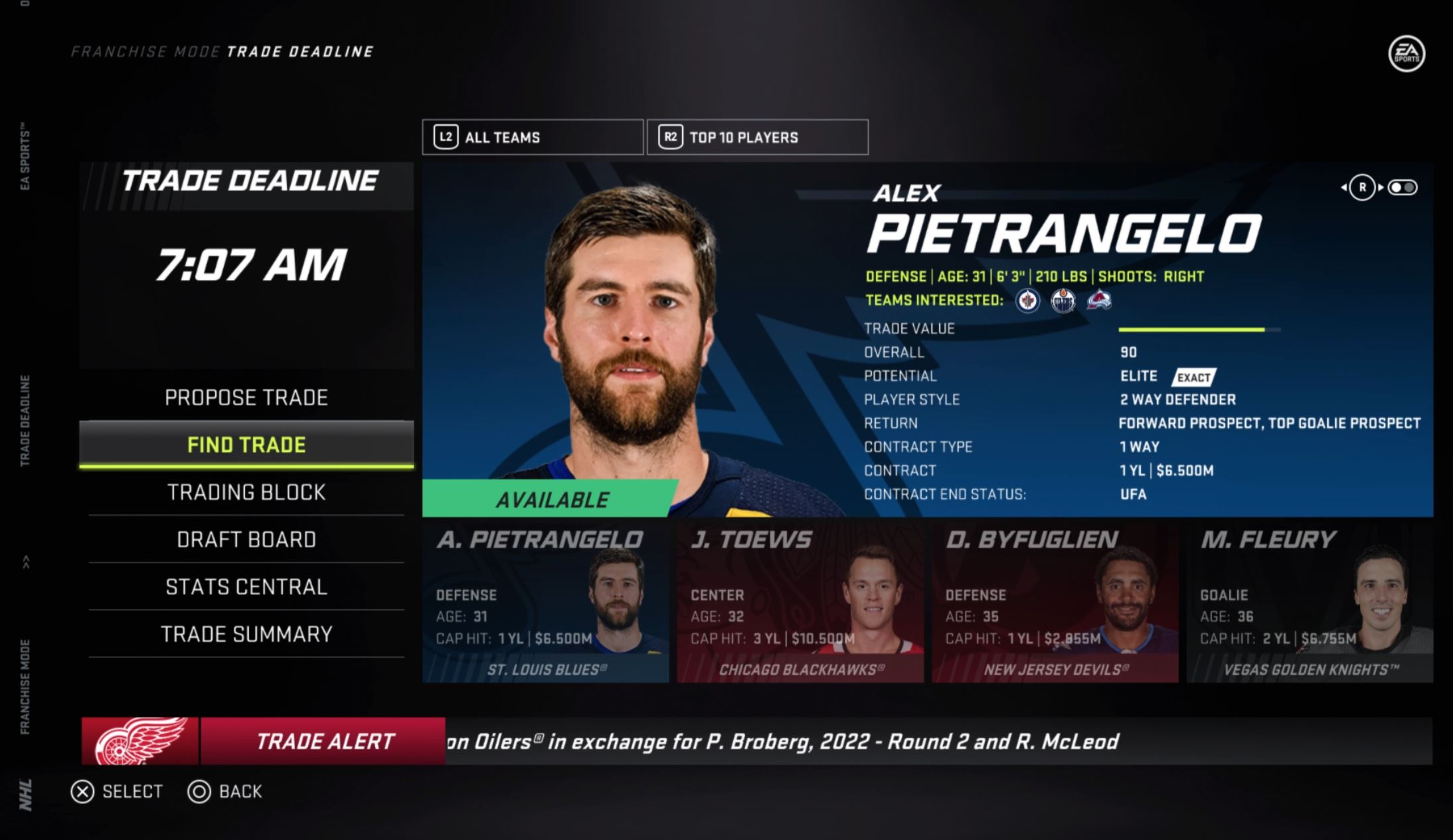Click the Winnipeg Jets interested team logo
Viewport: 1453px width, 840px height.
click(x=1027, y=301)
